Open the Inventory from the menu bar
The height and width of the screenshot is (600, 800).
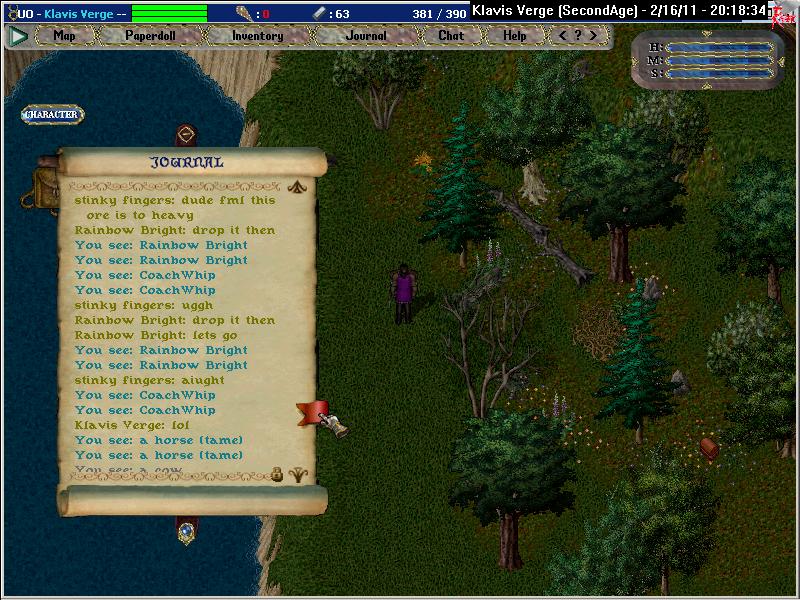tap(257, 35)
